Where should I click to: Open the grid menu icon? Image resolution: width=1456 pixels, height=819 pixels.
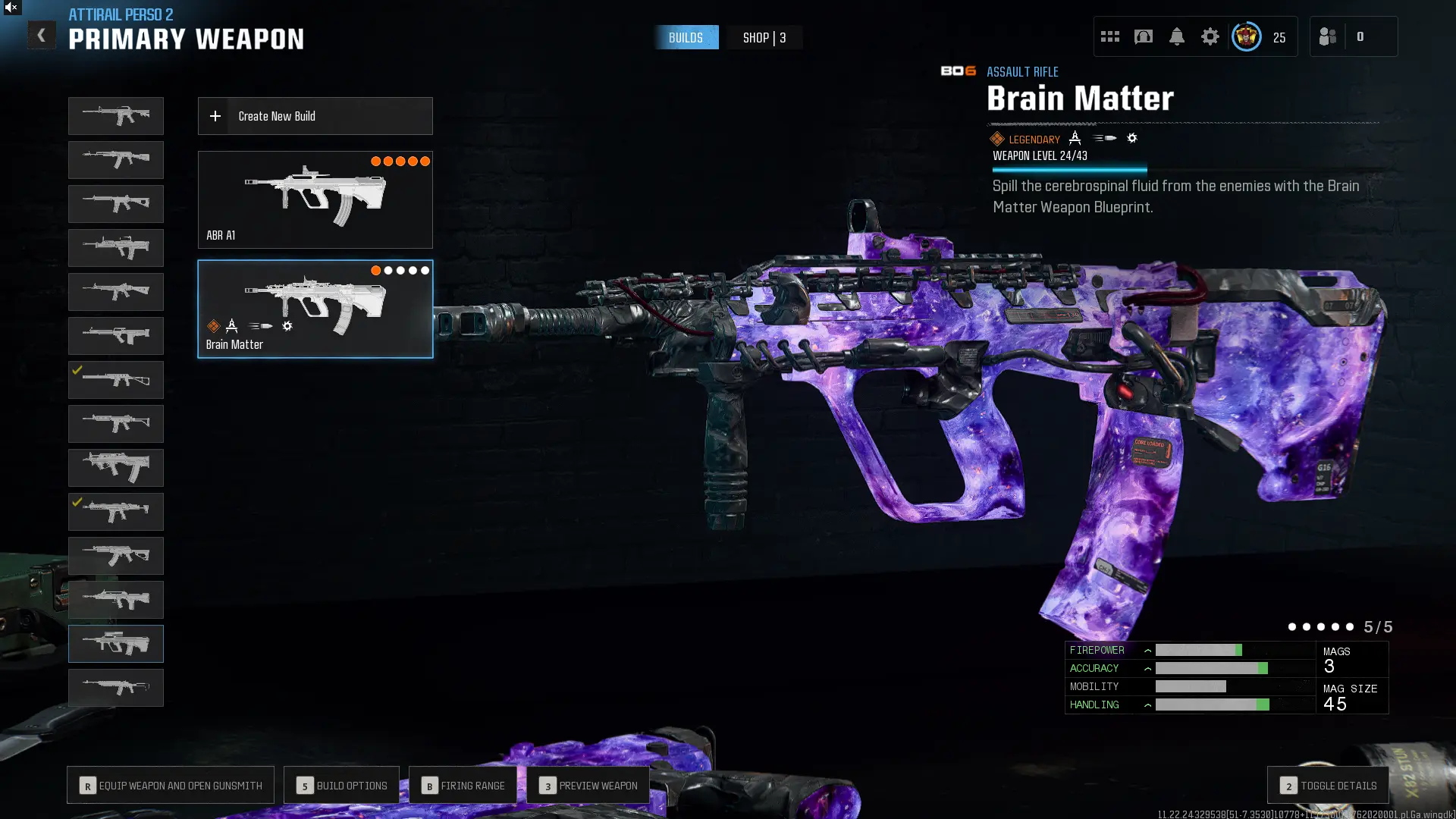click(1110, 36)
